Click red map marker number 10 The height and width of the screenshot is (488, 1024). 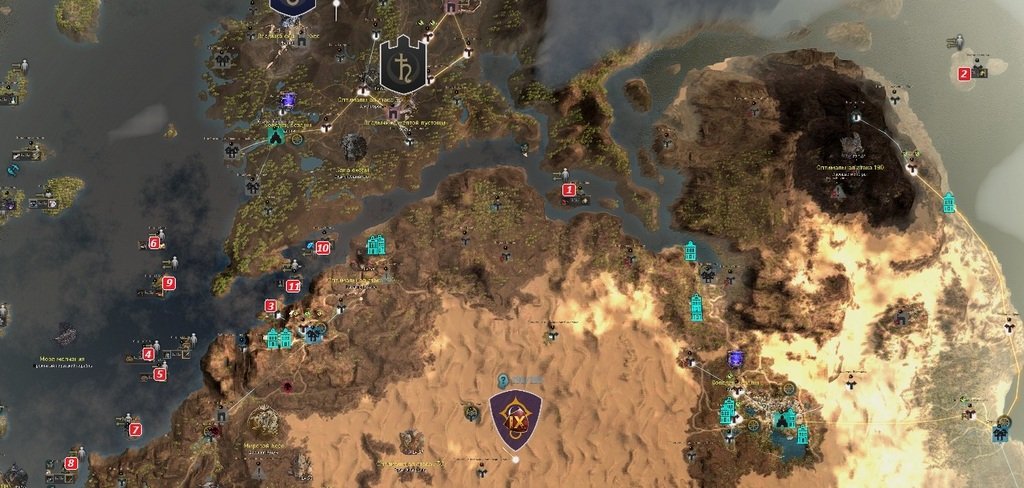pos(322,247)
